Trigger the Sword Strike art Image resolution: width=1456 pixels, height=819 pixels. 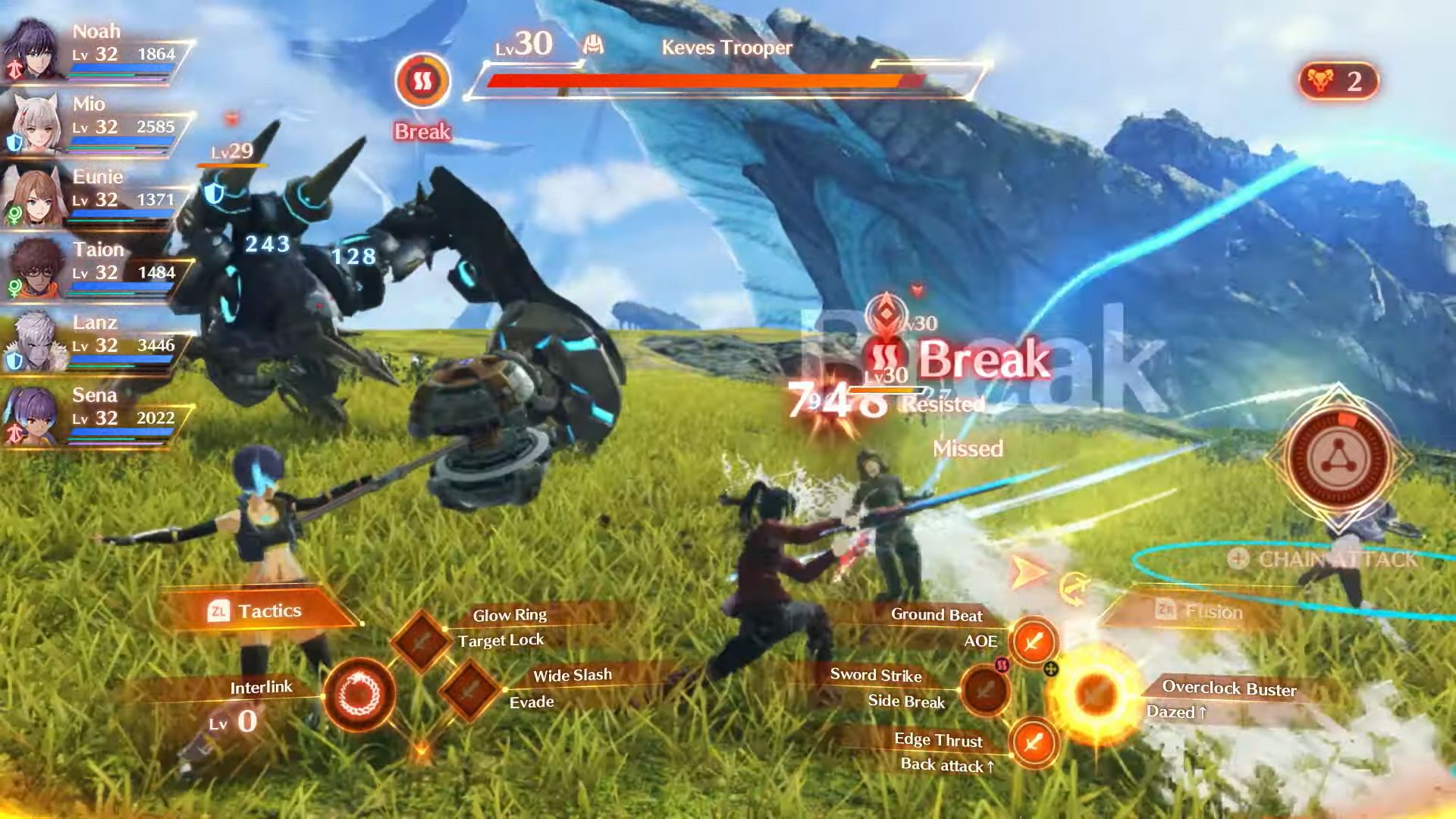[x=985, y=690]
